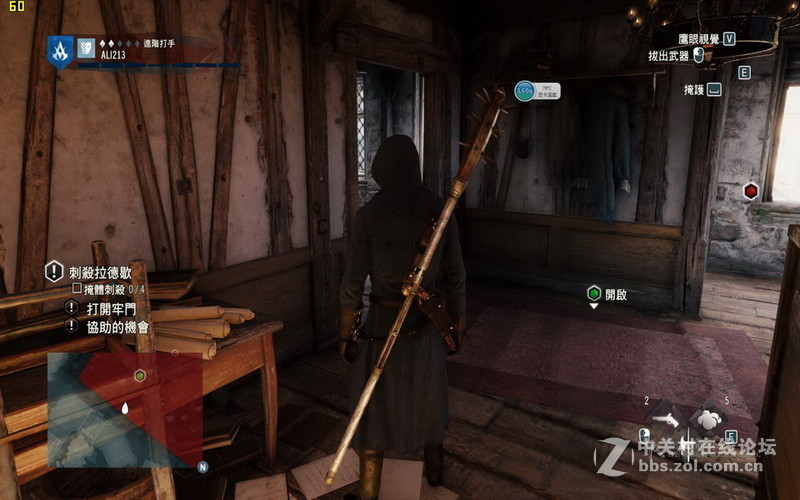Viewport: 800px width, 500px height.
Task: Click the green 開啟 interaction marker
Action: click(x=594, y=293)
